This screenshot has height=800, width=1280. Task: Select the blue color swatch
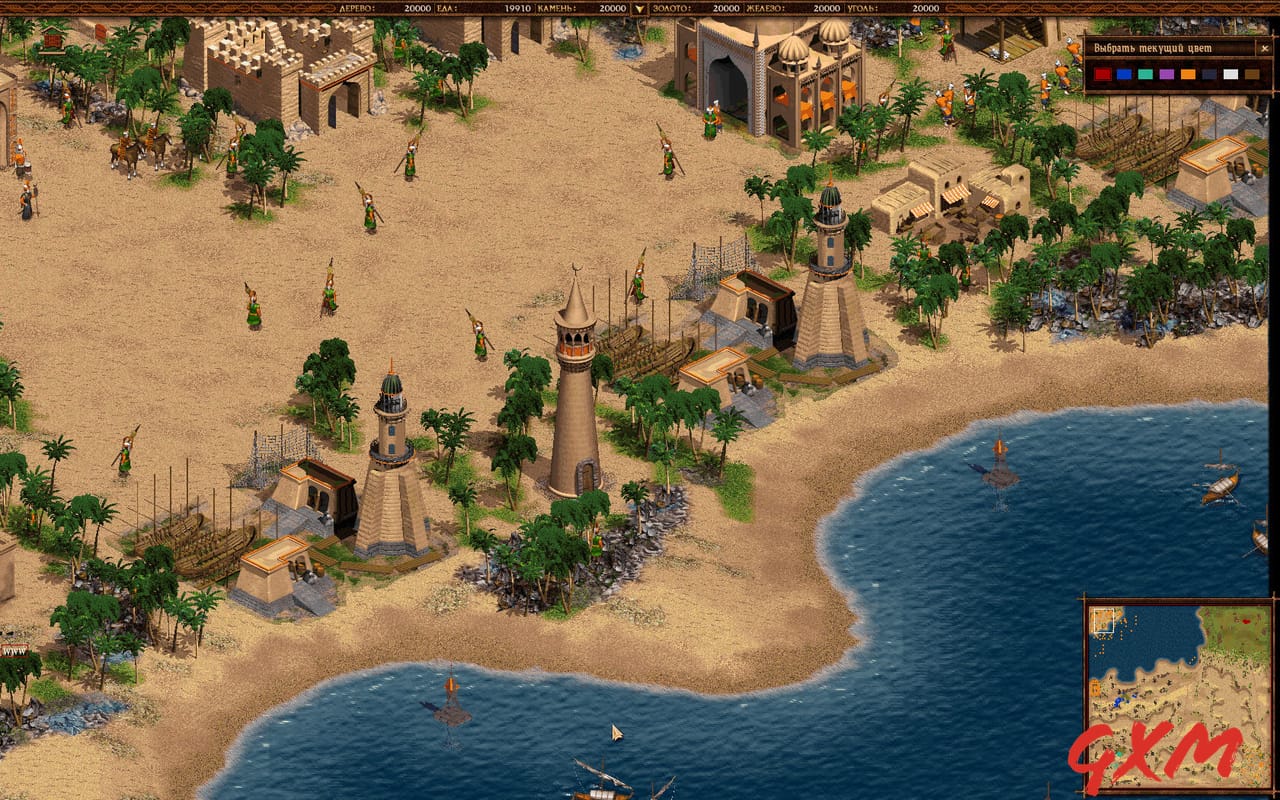point(1124,74)
